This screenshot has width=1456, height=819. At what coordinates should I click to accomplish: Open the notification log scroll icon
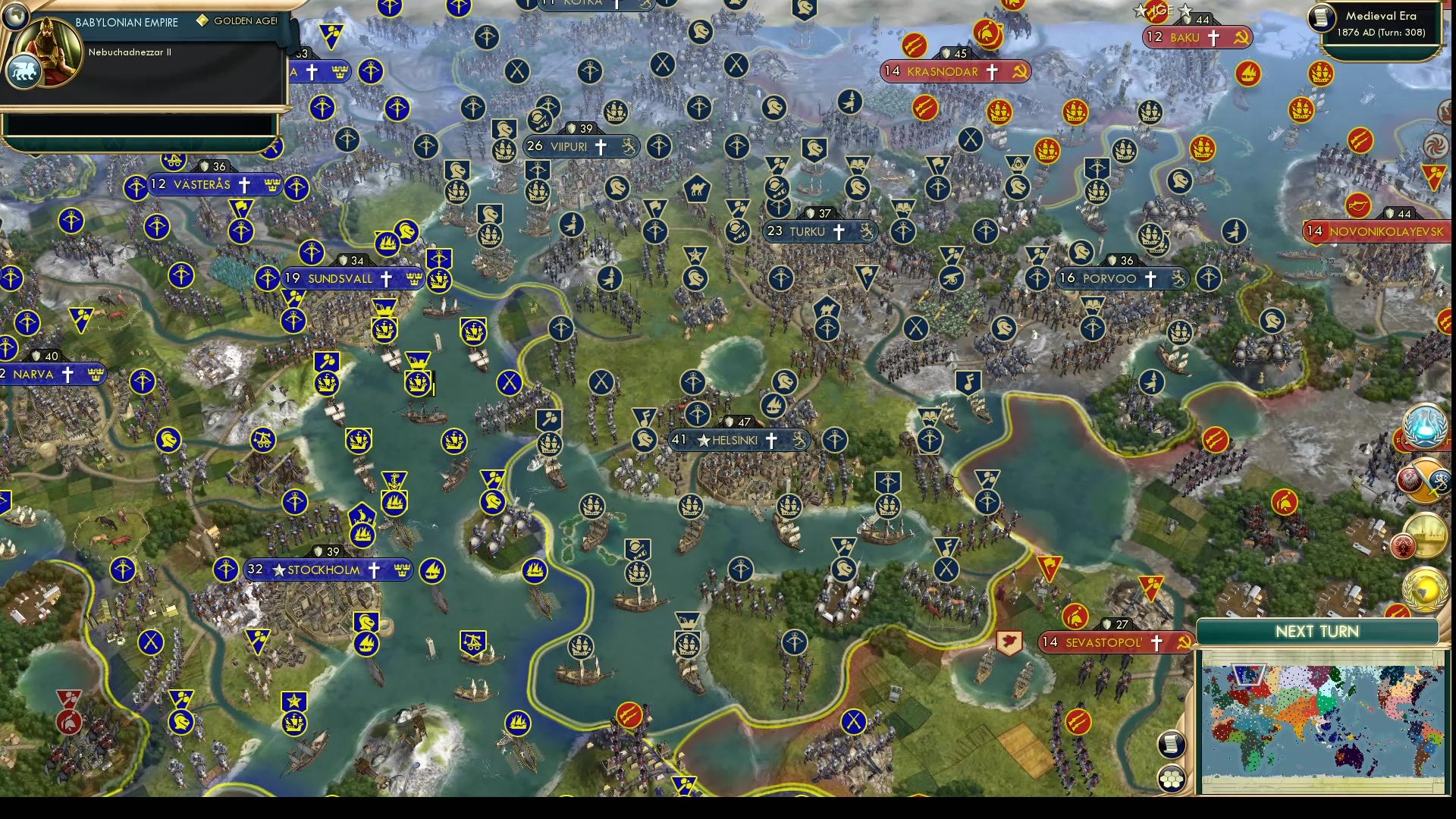(x=1172, y=744)
